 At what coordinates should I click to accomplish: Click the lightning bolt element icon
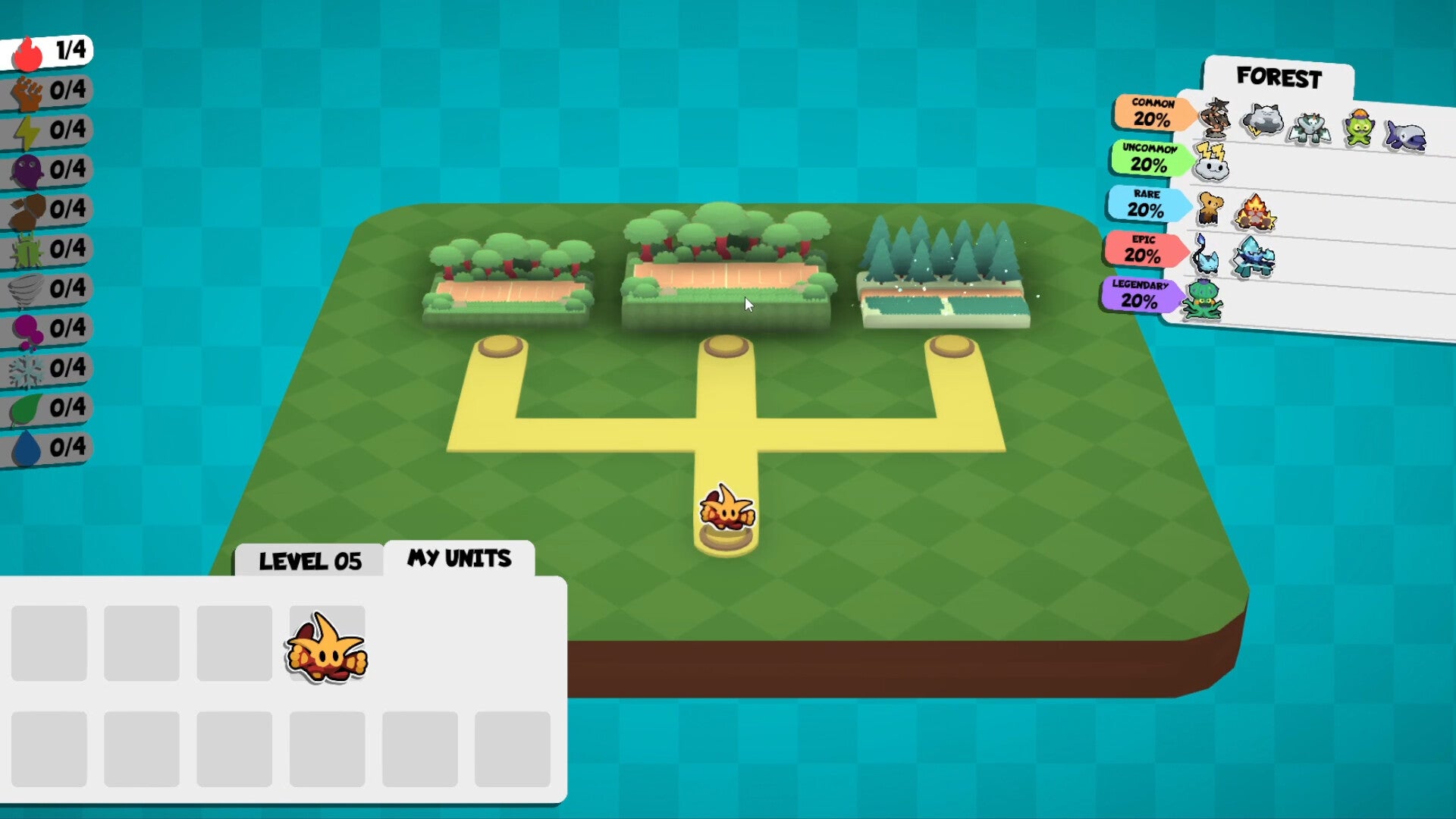(27, 130)
